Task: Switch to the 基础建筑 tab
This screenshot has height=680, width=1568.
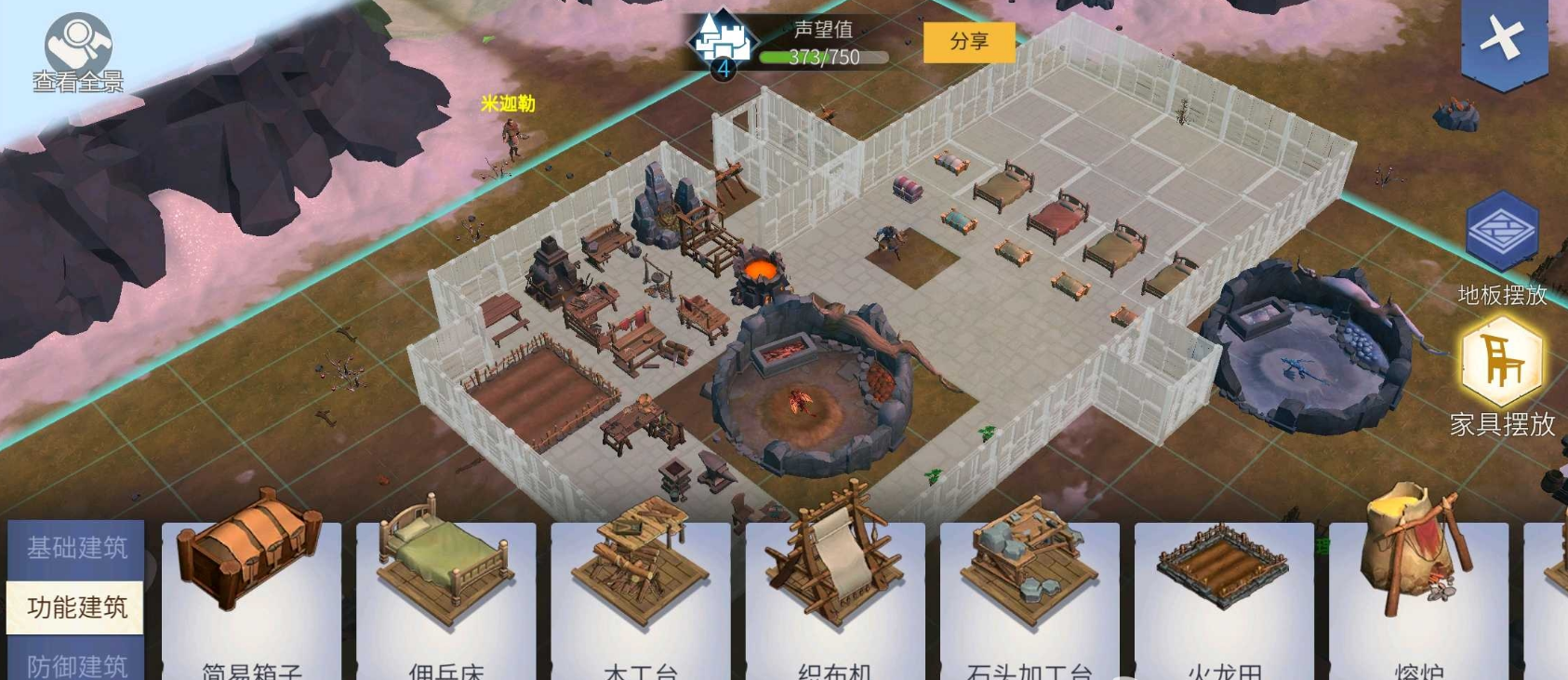Action: [x=76, y=548]
